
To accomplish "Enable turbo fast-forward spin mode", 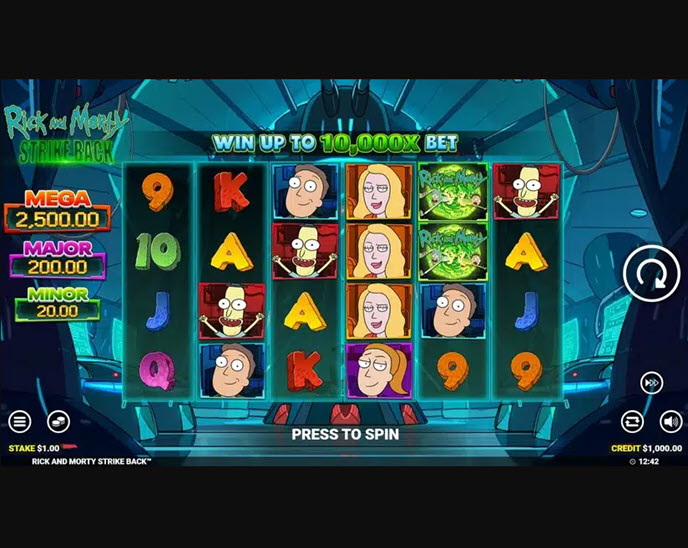I will 651,383.
